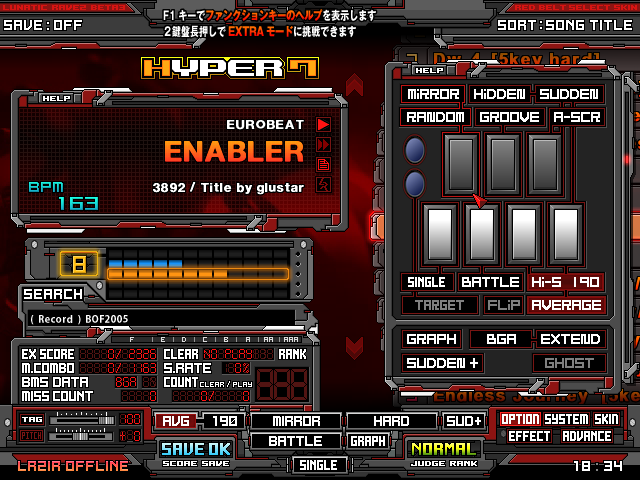
Task: Click the Hi-S 190 speed setting
Action: pos(566,282)
